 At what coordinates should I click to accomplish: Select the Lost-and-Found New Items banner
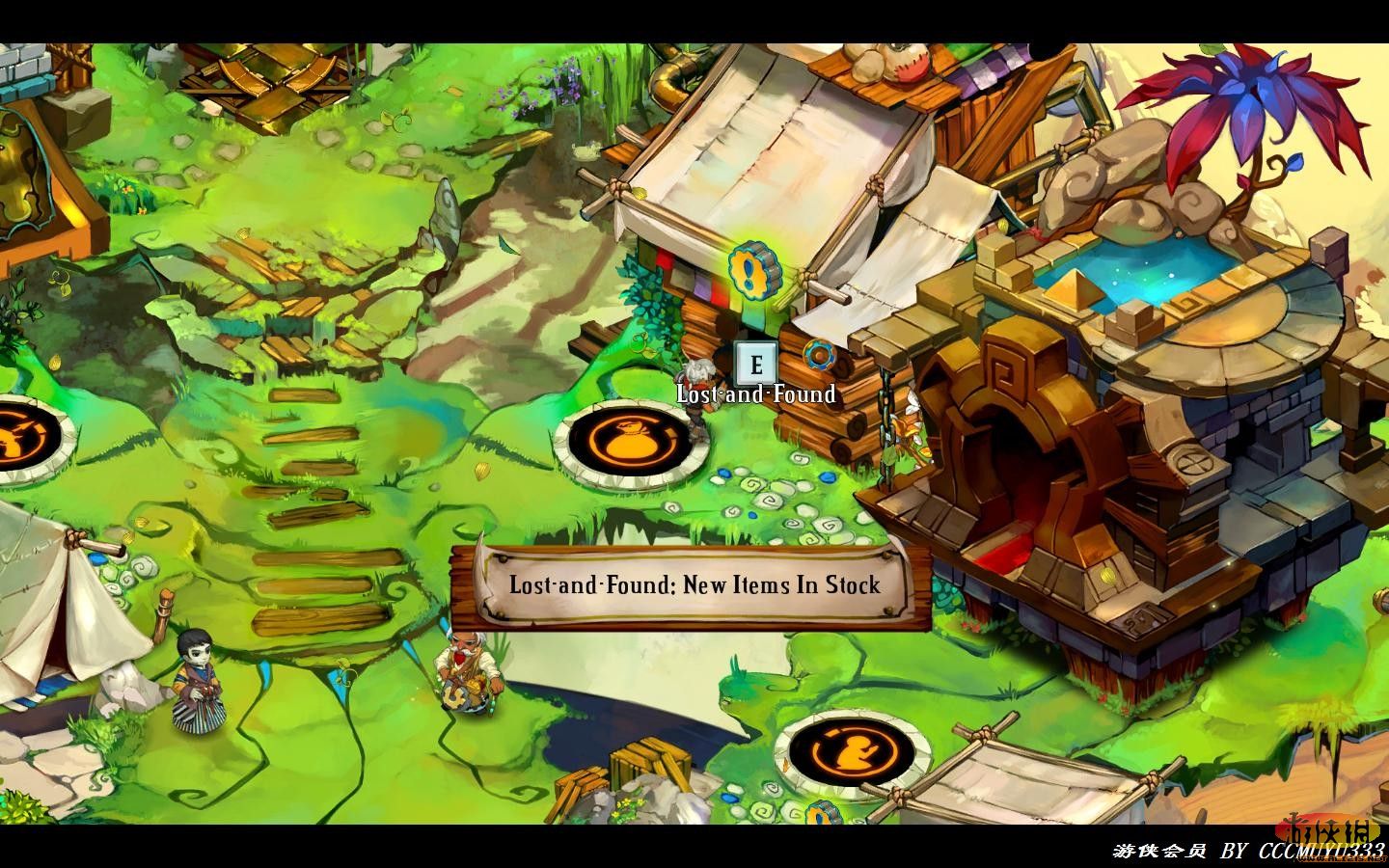coord(694,585)
